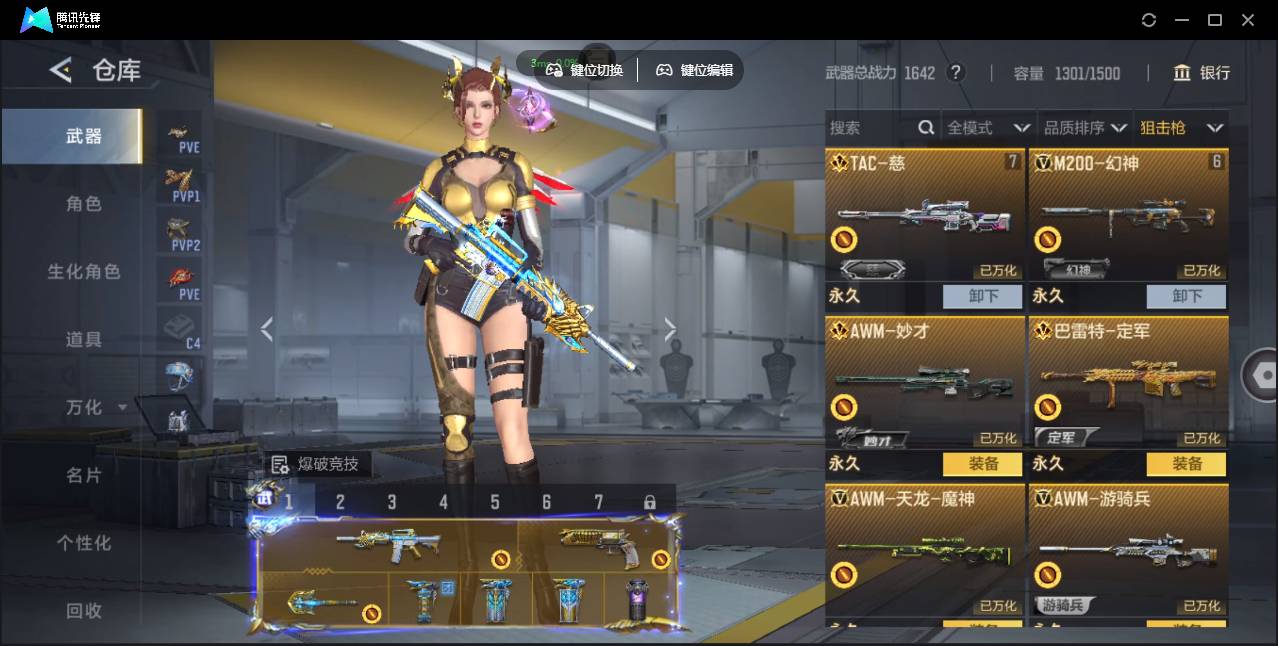Viewport: 1278px width, 646px height.
Task: Equip the 巴雷特-定军 sniper rifle
Action: click(x=1186, y=464)
